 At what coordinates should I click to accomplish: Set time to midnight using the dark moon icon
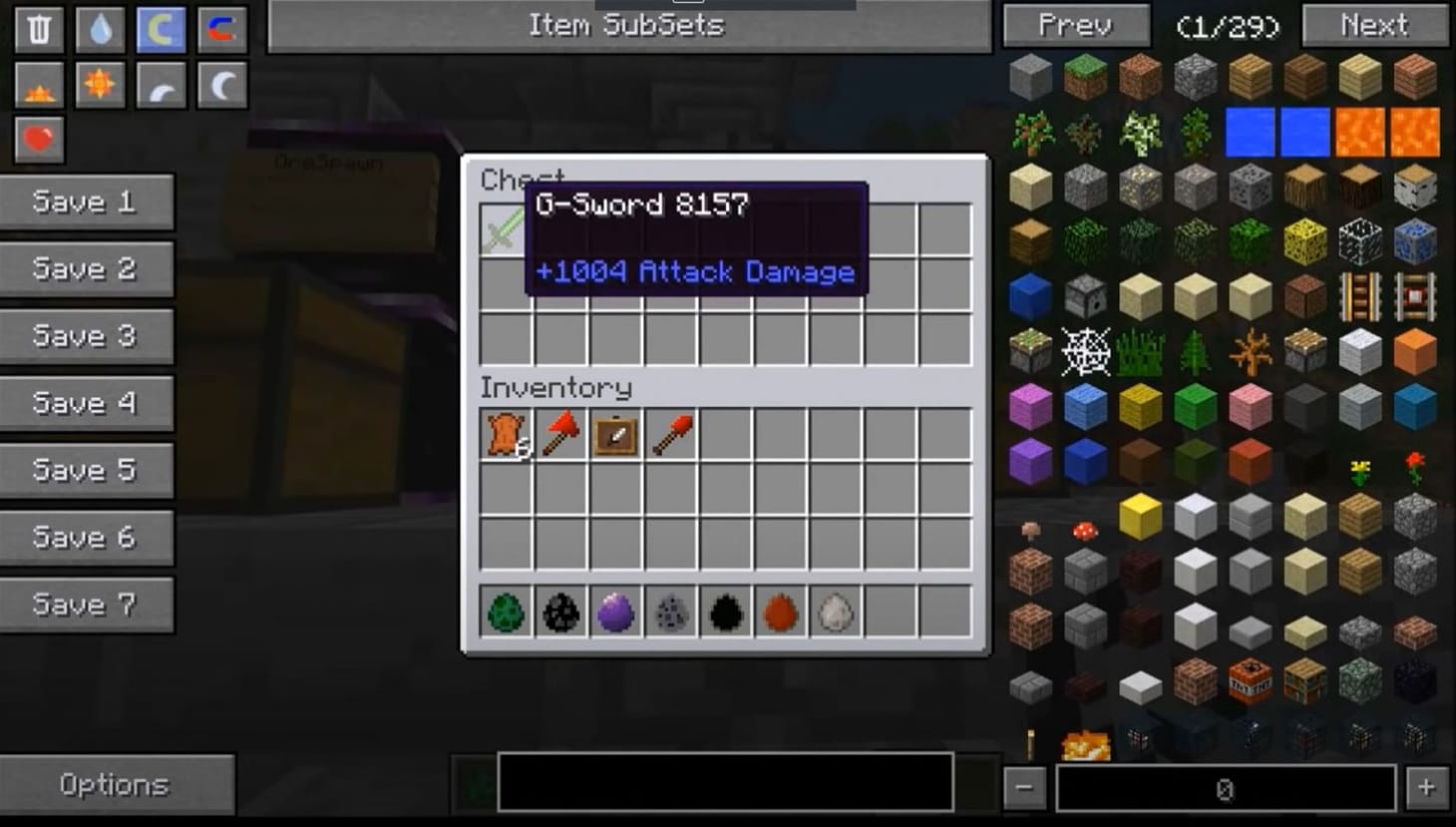[221, 85]
